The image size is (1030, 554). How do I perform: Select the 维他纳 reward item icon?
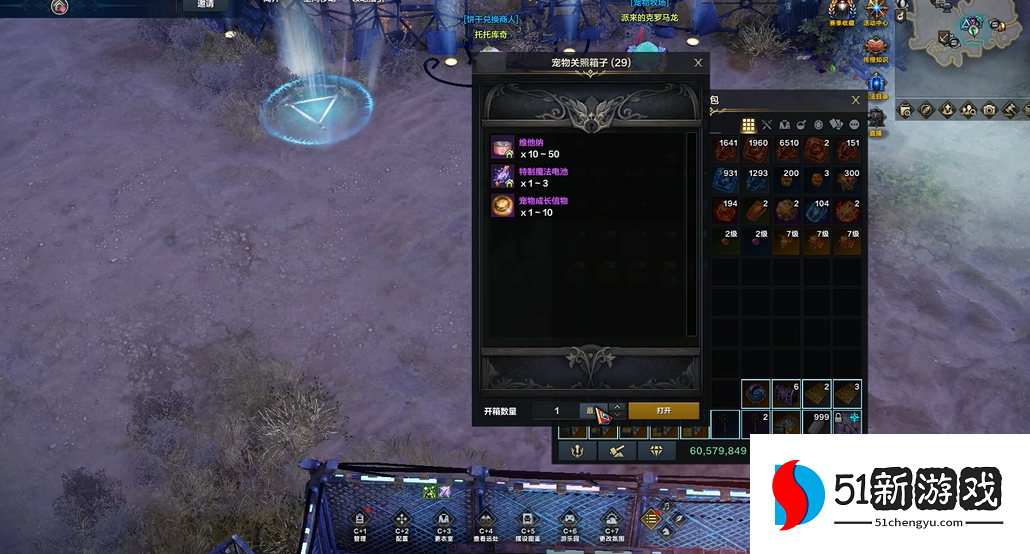pos(502,148)
